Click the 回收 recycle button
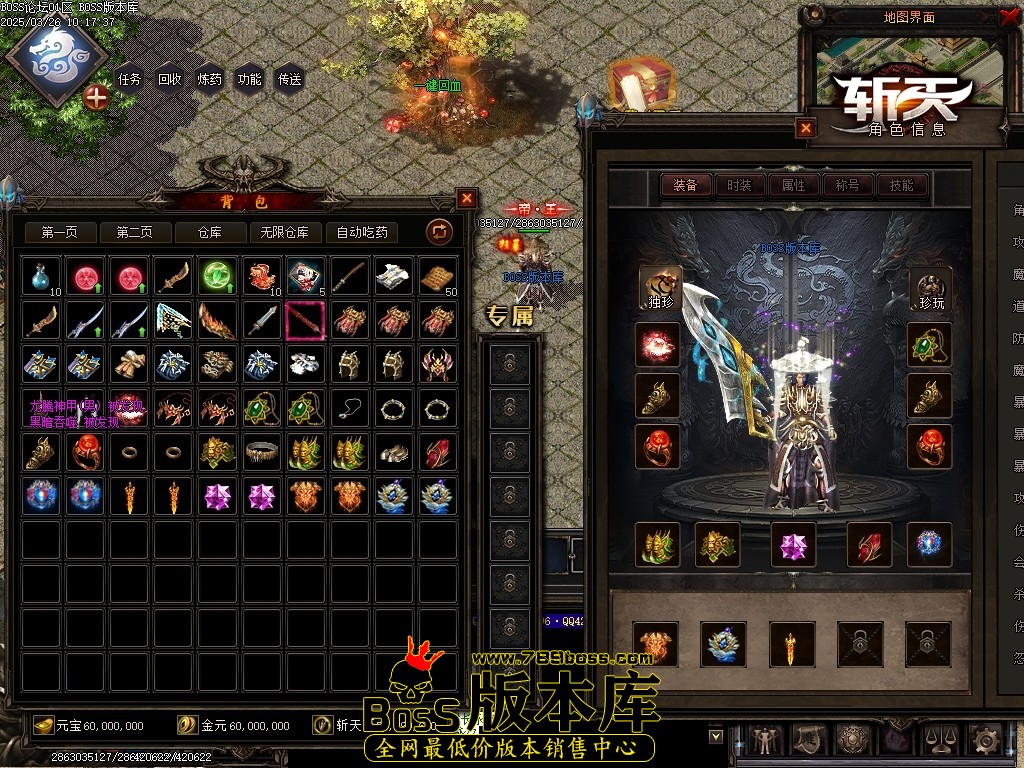 (169, 79)
